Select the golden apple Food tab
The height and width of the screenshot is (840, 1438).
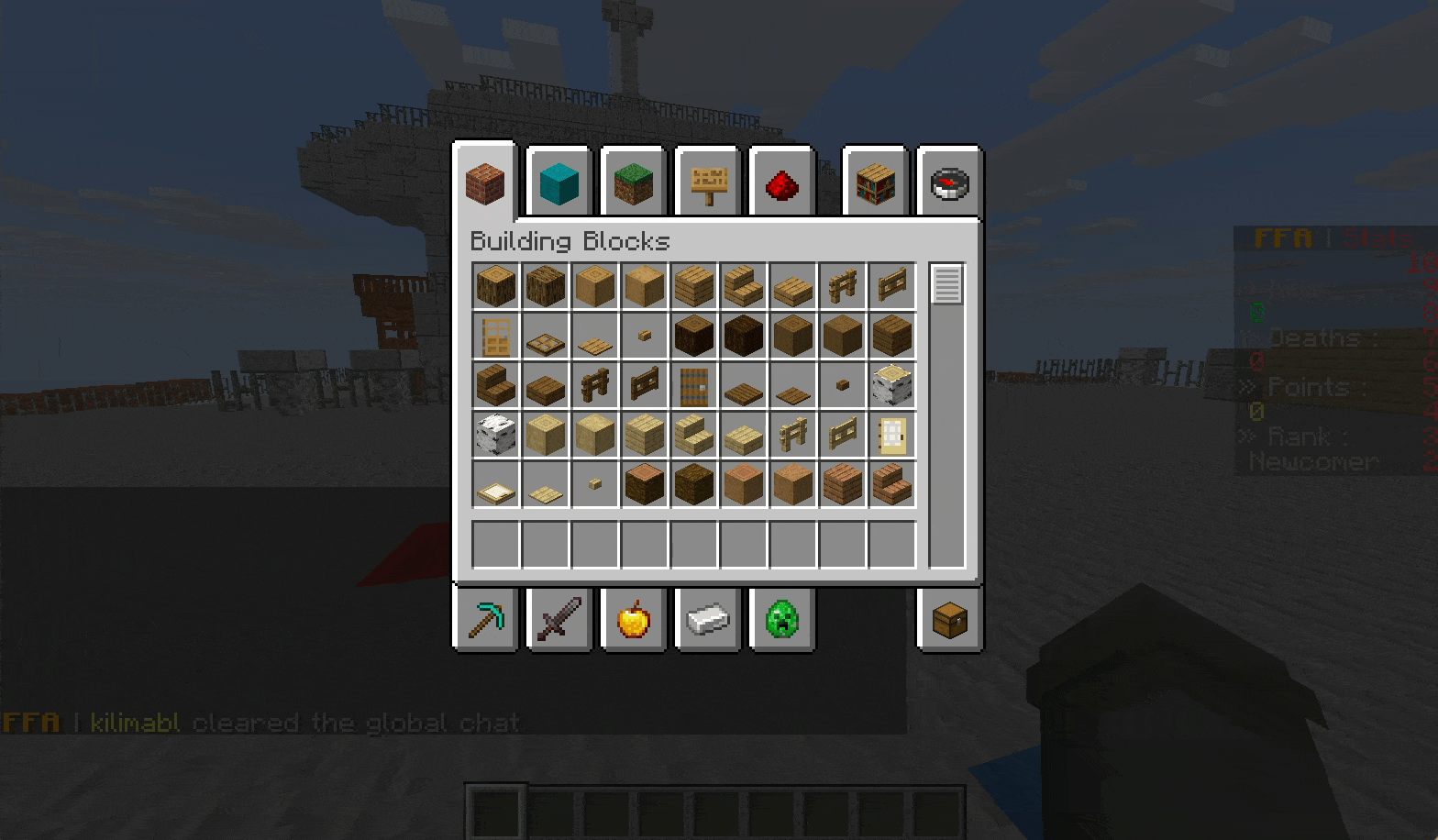[633, 619]
